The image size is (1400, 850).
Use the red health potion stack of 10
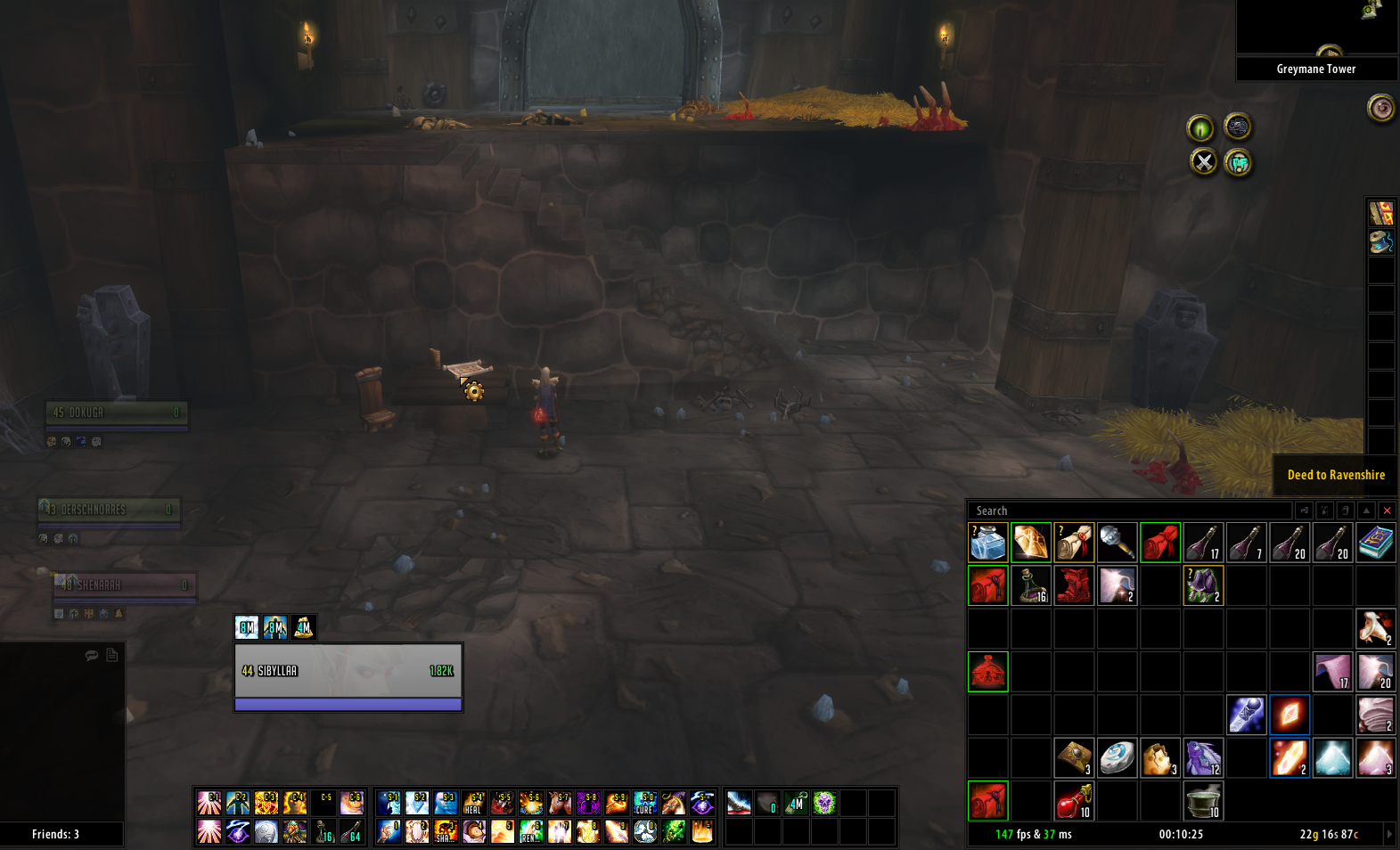pos(1074,801)
